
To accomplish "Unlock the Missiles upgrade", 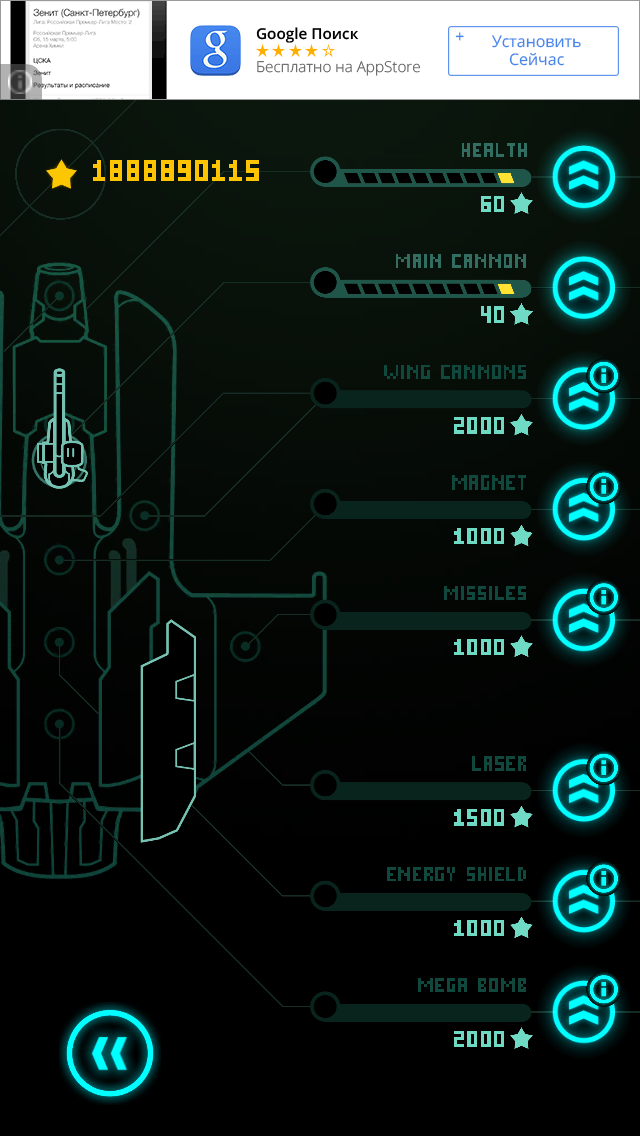I will 582,621.
